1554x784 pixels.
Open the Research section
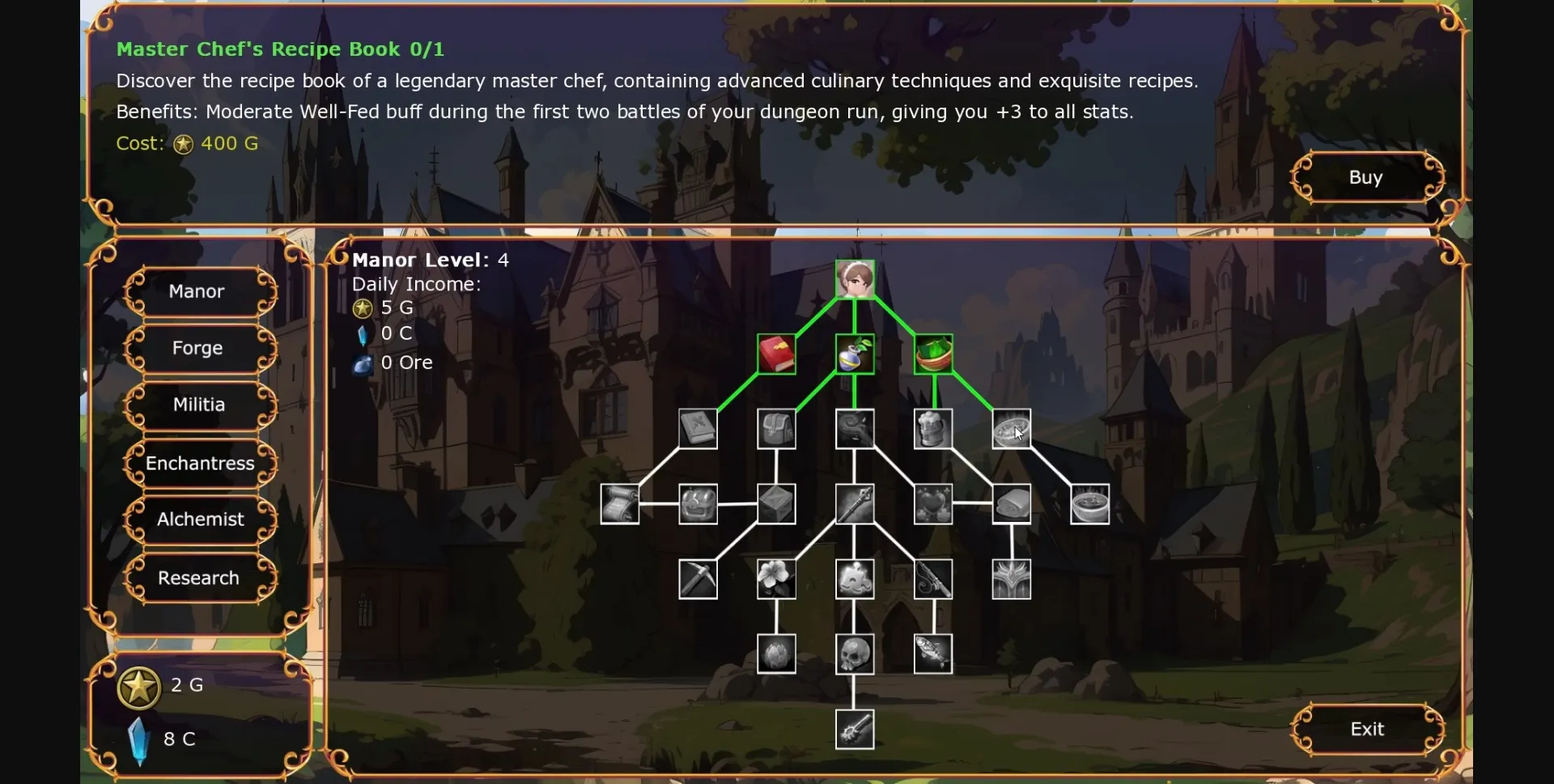198,578
